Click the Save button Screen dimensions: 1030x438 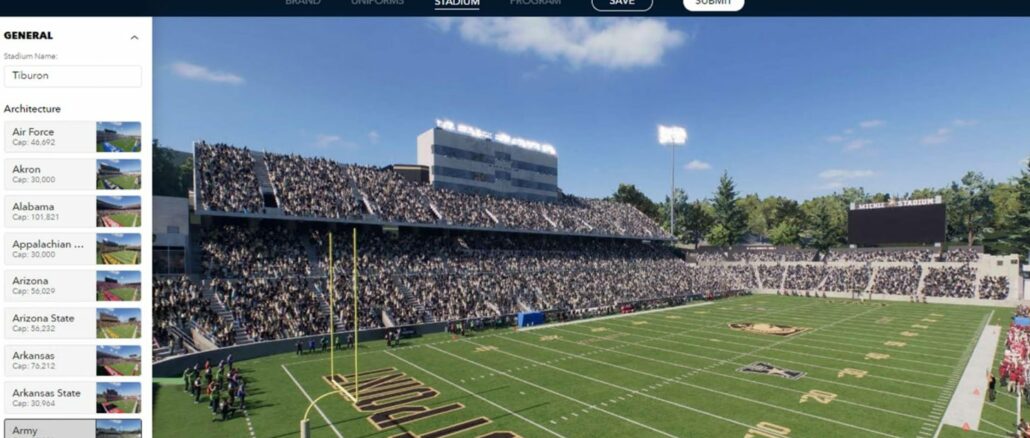point(622,4)
